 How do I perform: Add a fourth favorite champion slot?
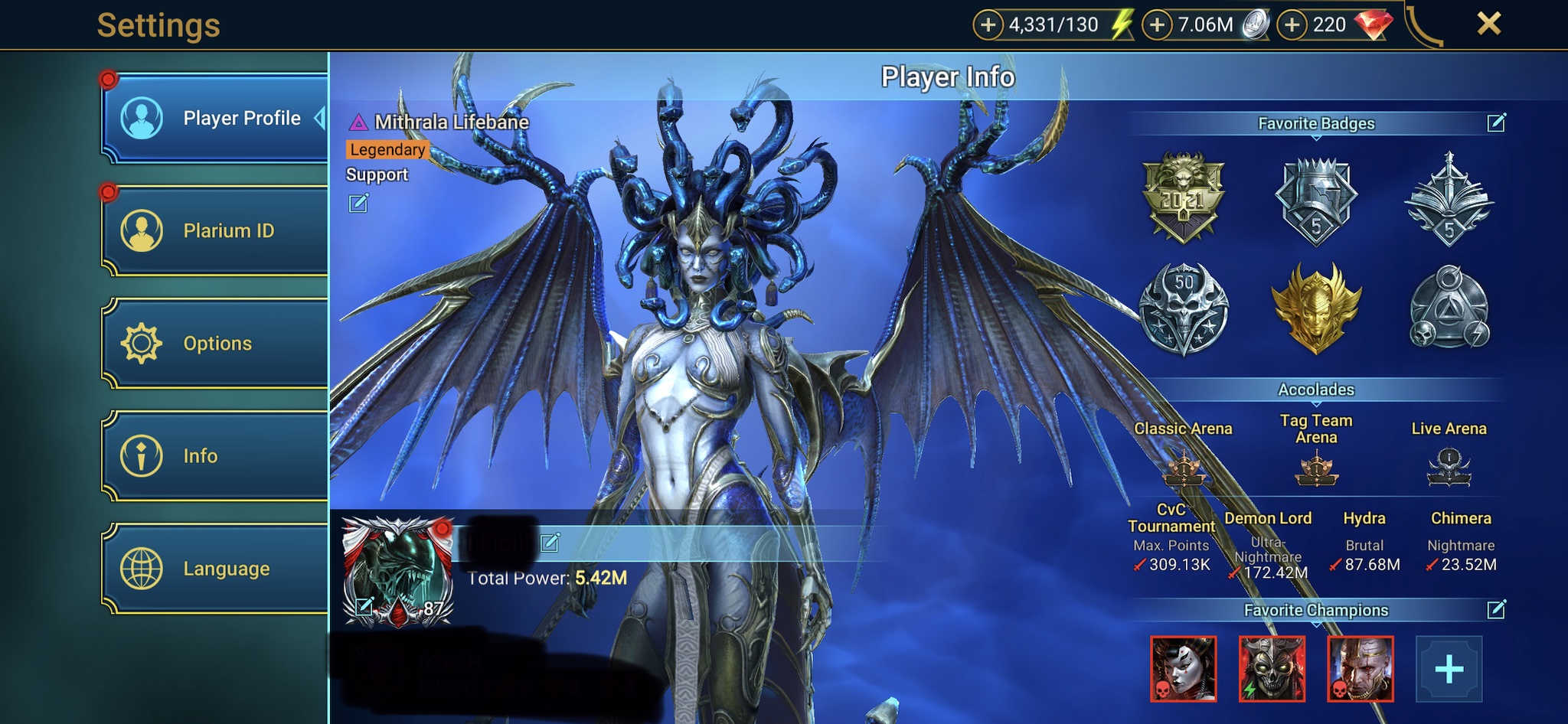(1449, 669)
